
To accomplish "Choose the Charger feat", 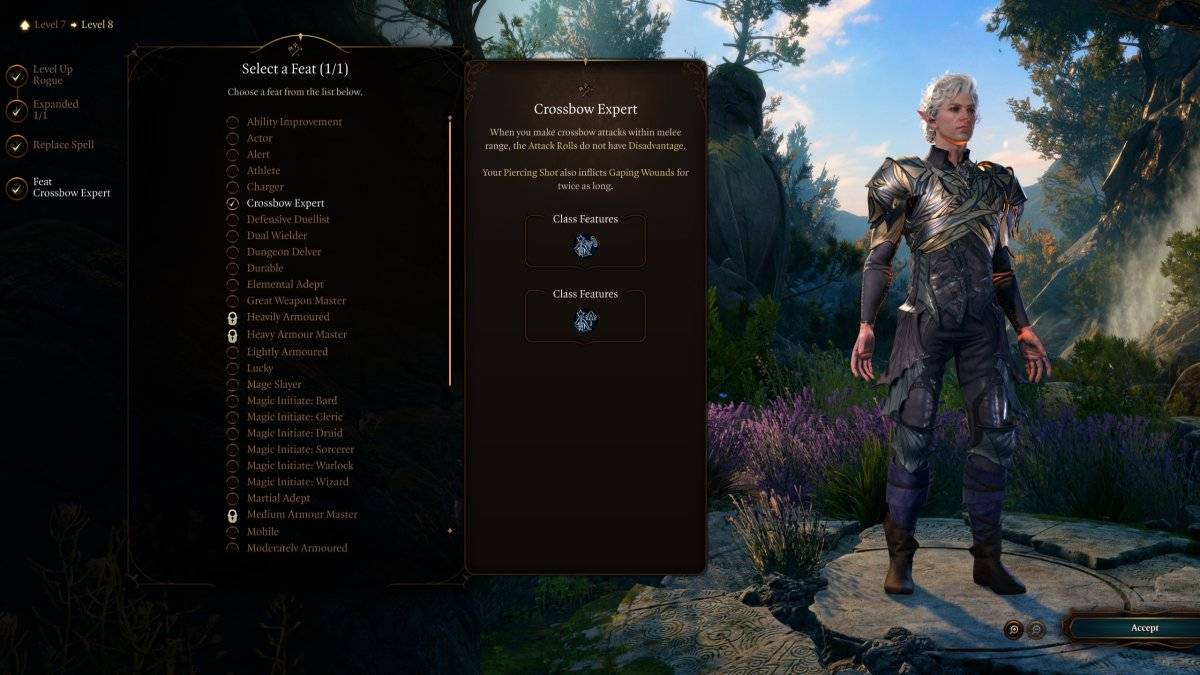I will pyautogui.click(x=265, y=187).
